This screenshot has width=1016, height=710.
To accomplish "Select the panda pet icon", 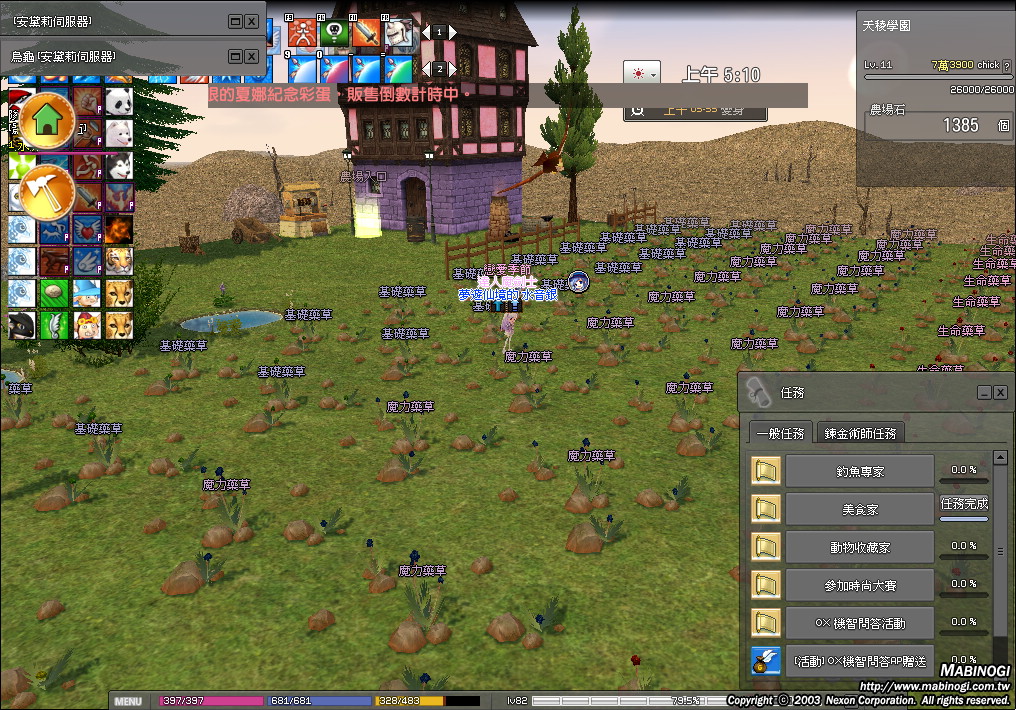I will [x=119, y=101].
